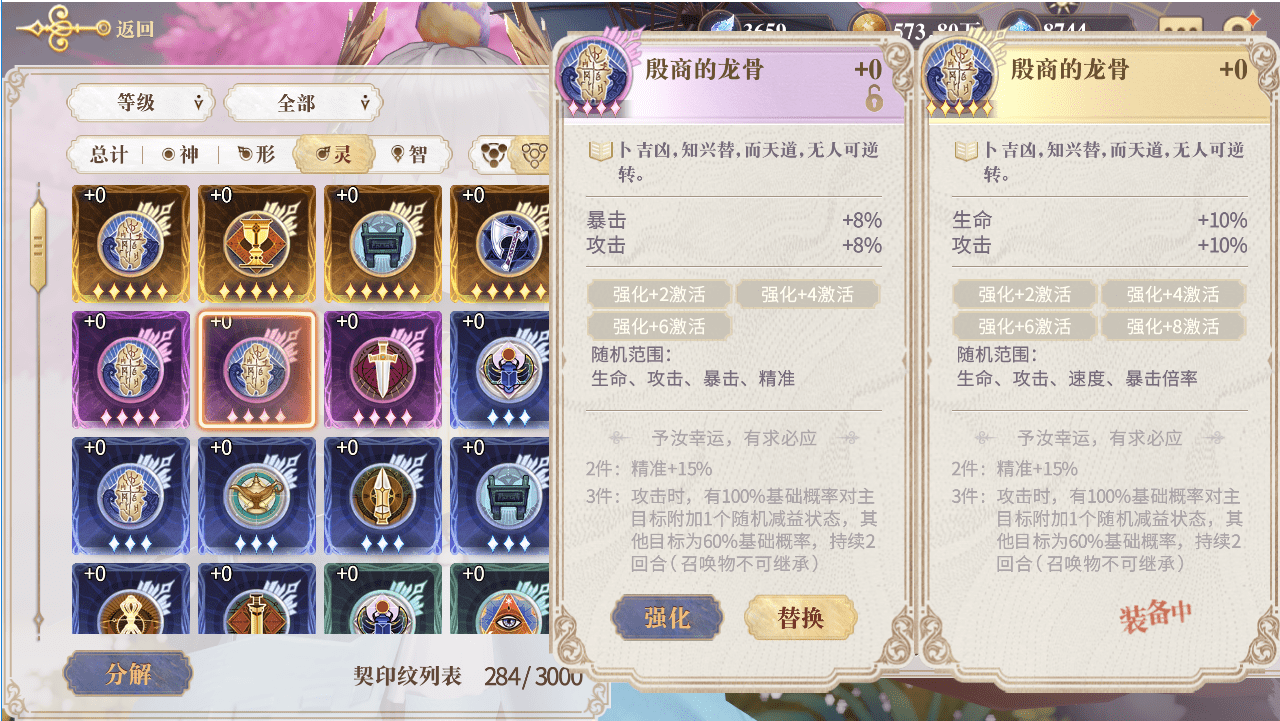Select the filled set-effect filter icon
Image resolution: width=1280 pixels, height=721 pixels.
point(495,155)
